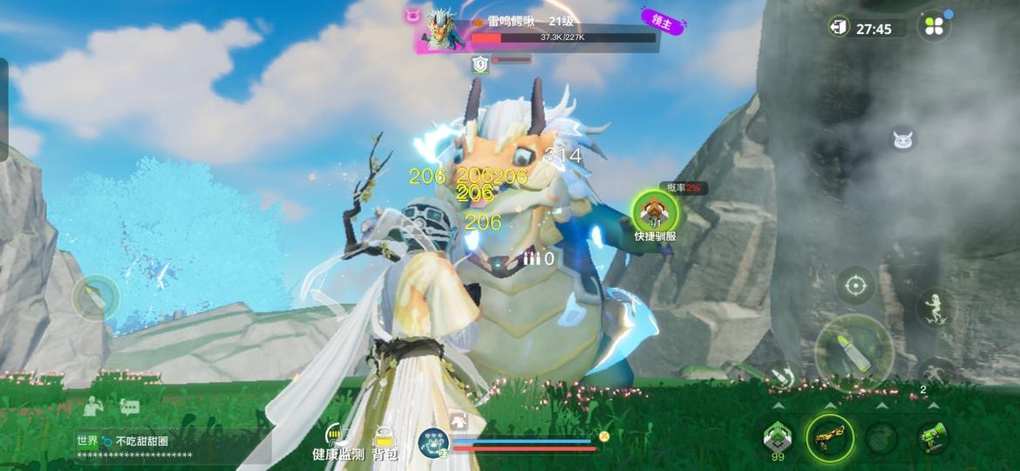The width and height of the screenshot is (1020, 471).
Task: Tap the pet portrait beside the player bars
Action: [x=433, y=443]
